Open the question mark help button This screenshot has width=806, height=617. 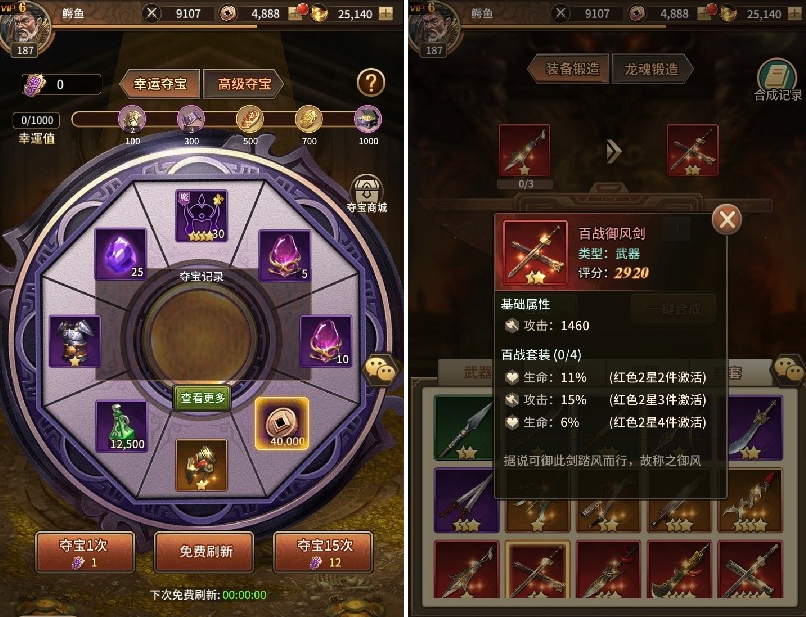pyautogui.click(x=371, y=83)
